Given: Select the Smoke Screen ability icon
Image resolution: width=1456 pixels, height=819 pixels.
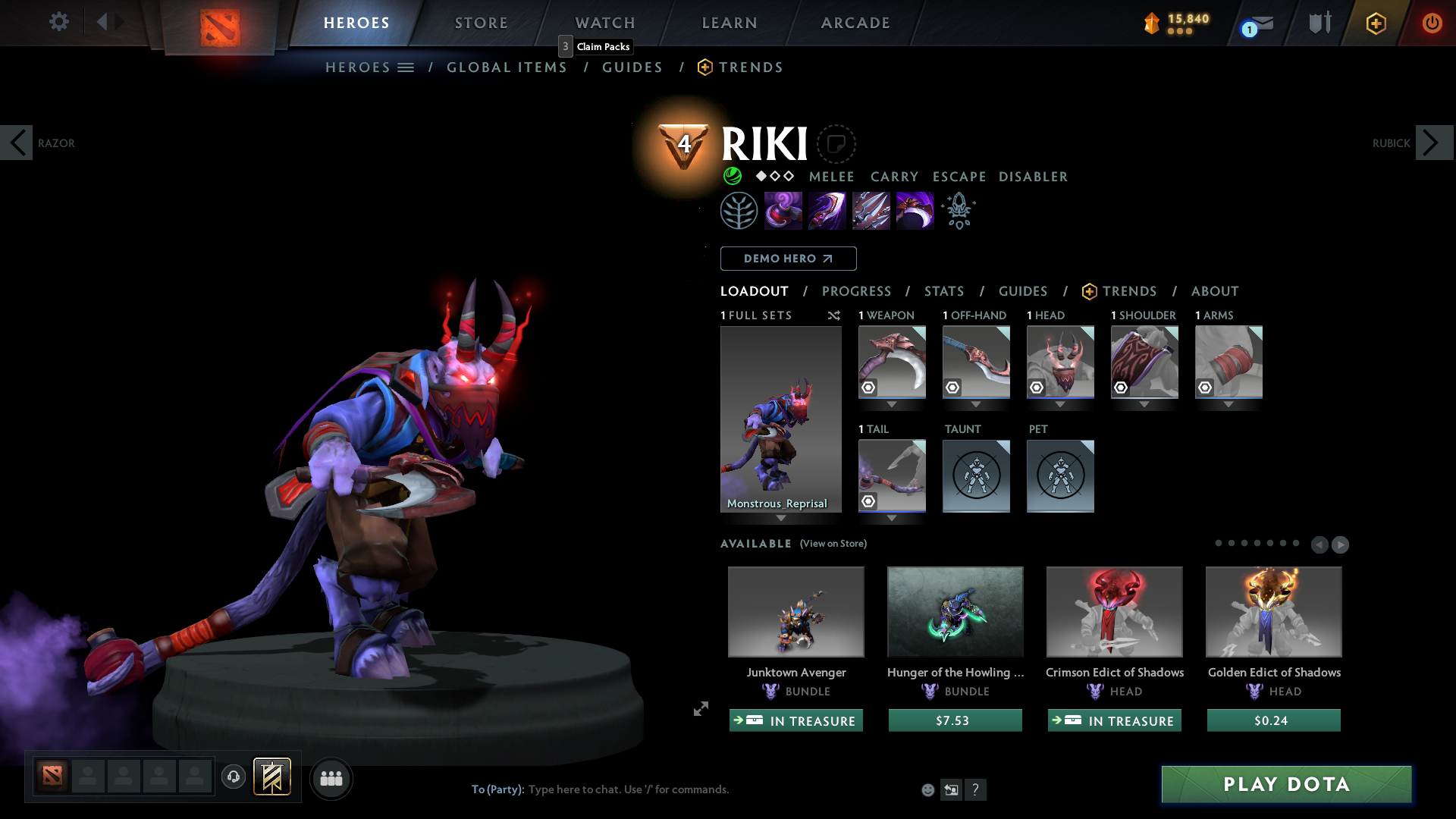Looking at the screenshot, I should point(783,210).
